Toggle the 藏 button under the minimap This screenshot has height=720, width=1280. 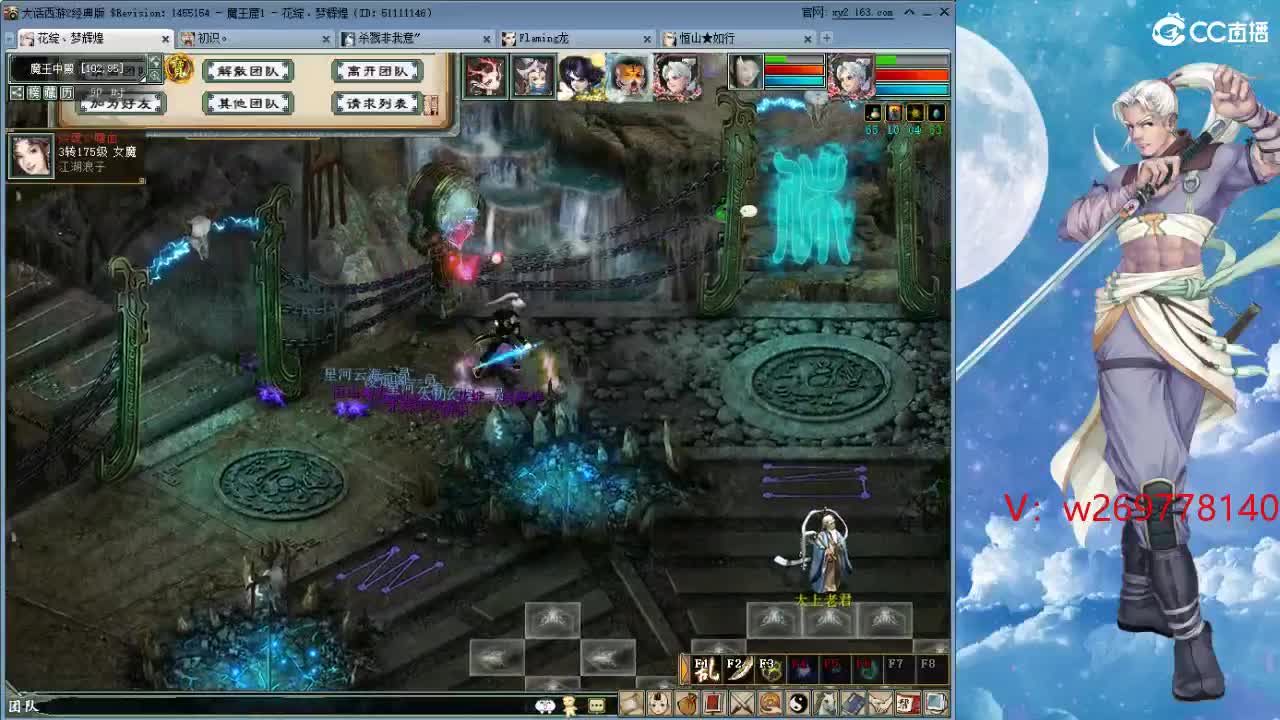(50, 93)
